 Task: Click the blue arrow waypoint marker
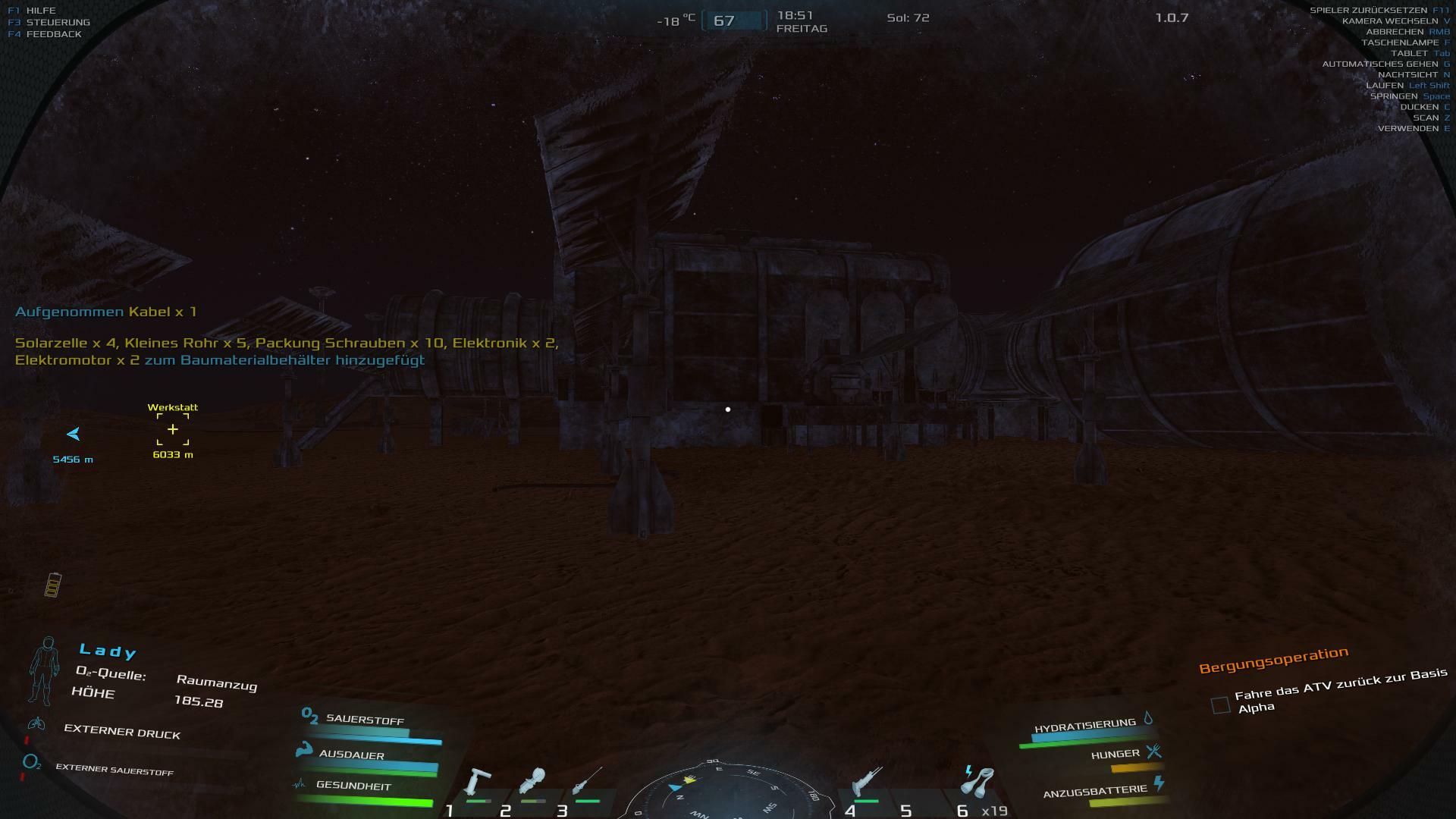74,435
